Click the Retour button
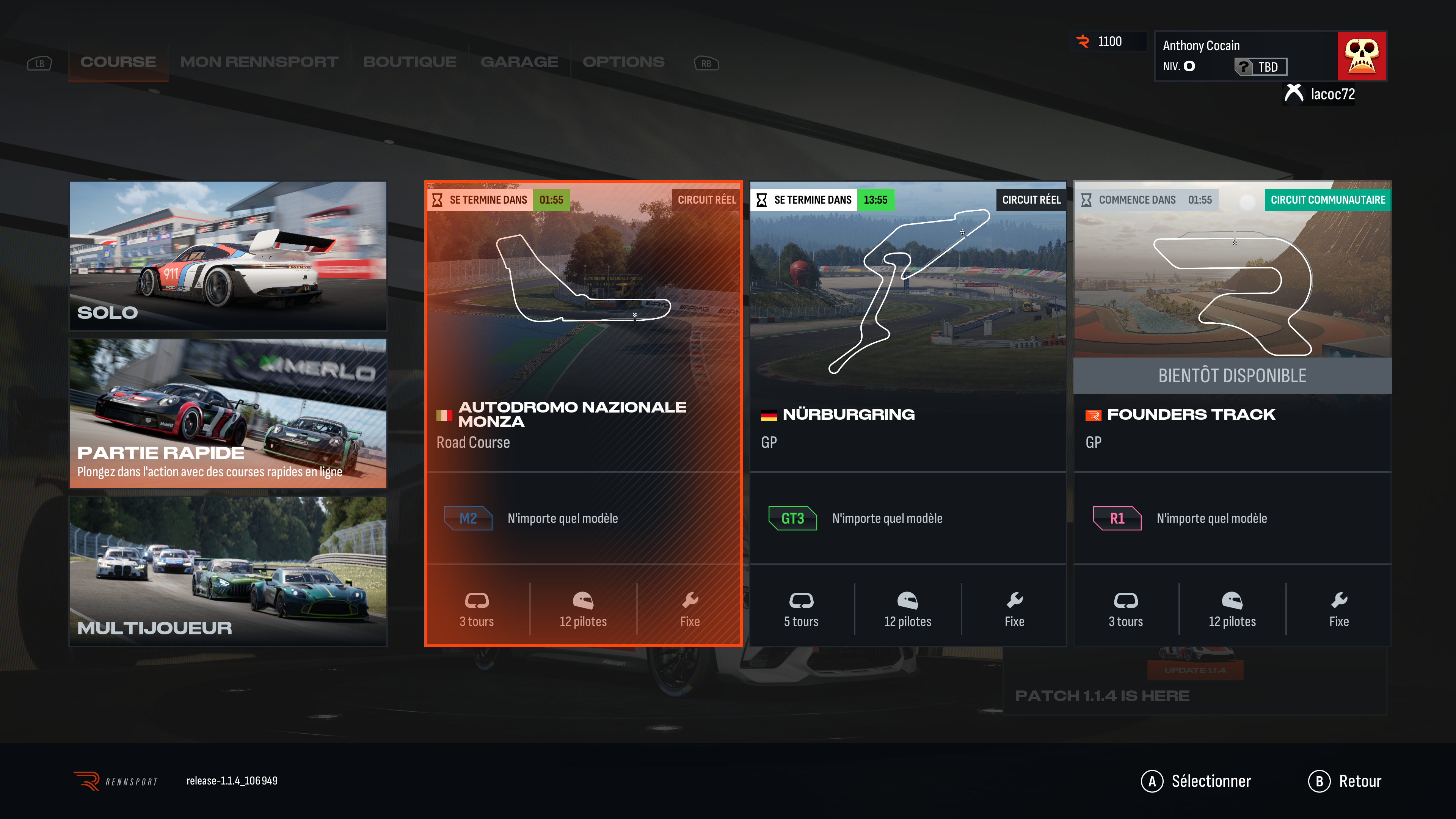This screenshot has height=819, width=1456. point(1345,781)
